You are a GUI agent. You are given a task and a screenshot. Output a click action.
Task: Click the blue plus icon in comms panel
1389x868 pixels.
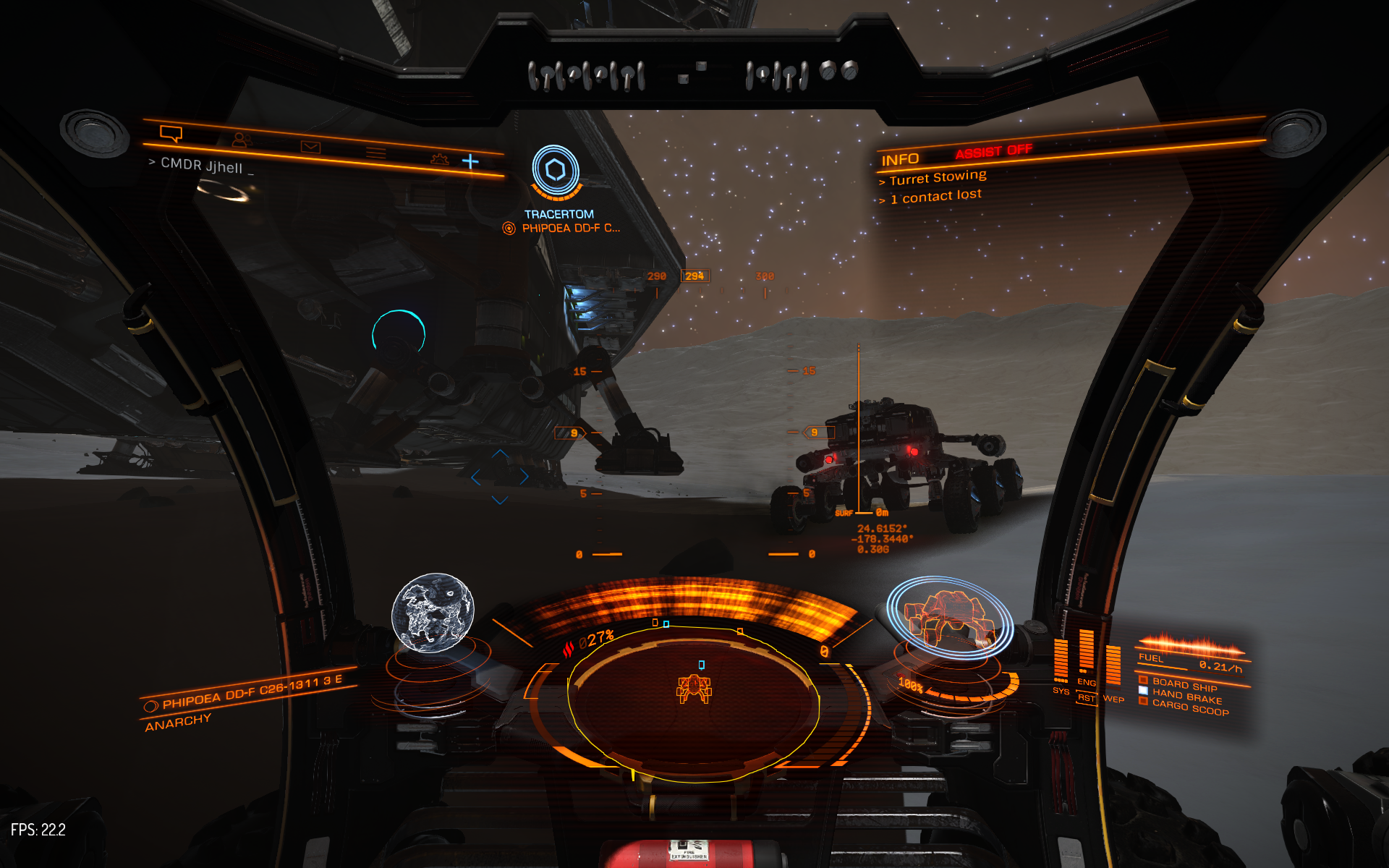[470, 161]
